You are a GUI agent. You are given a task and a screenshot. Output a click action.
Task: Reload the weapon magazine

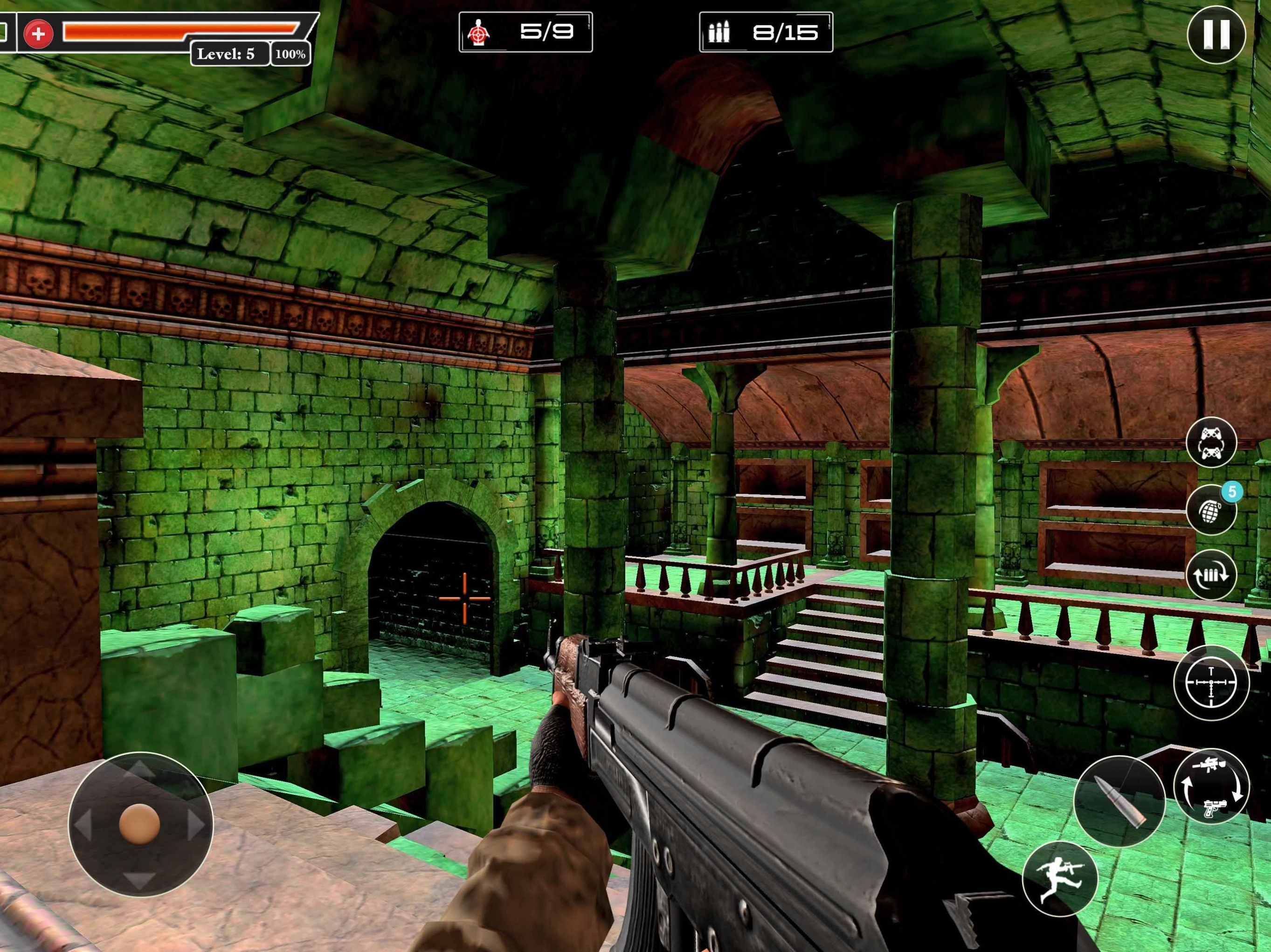(x=1211, y=574)
